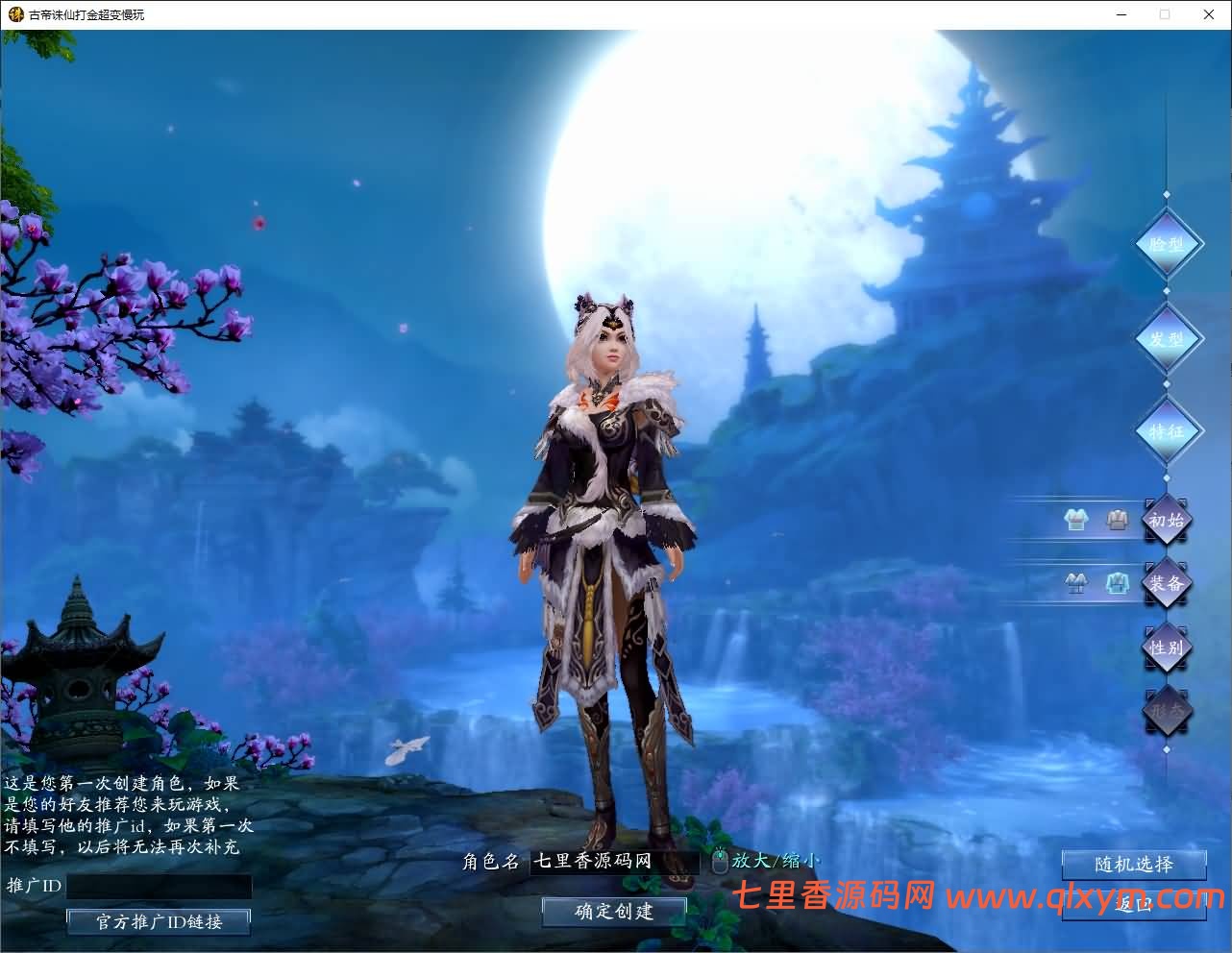Open the 官方推广ID链接 official promo link
1232x953 pixels.
(158, 921)
